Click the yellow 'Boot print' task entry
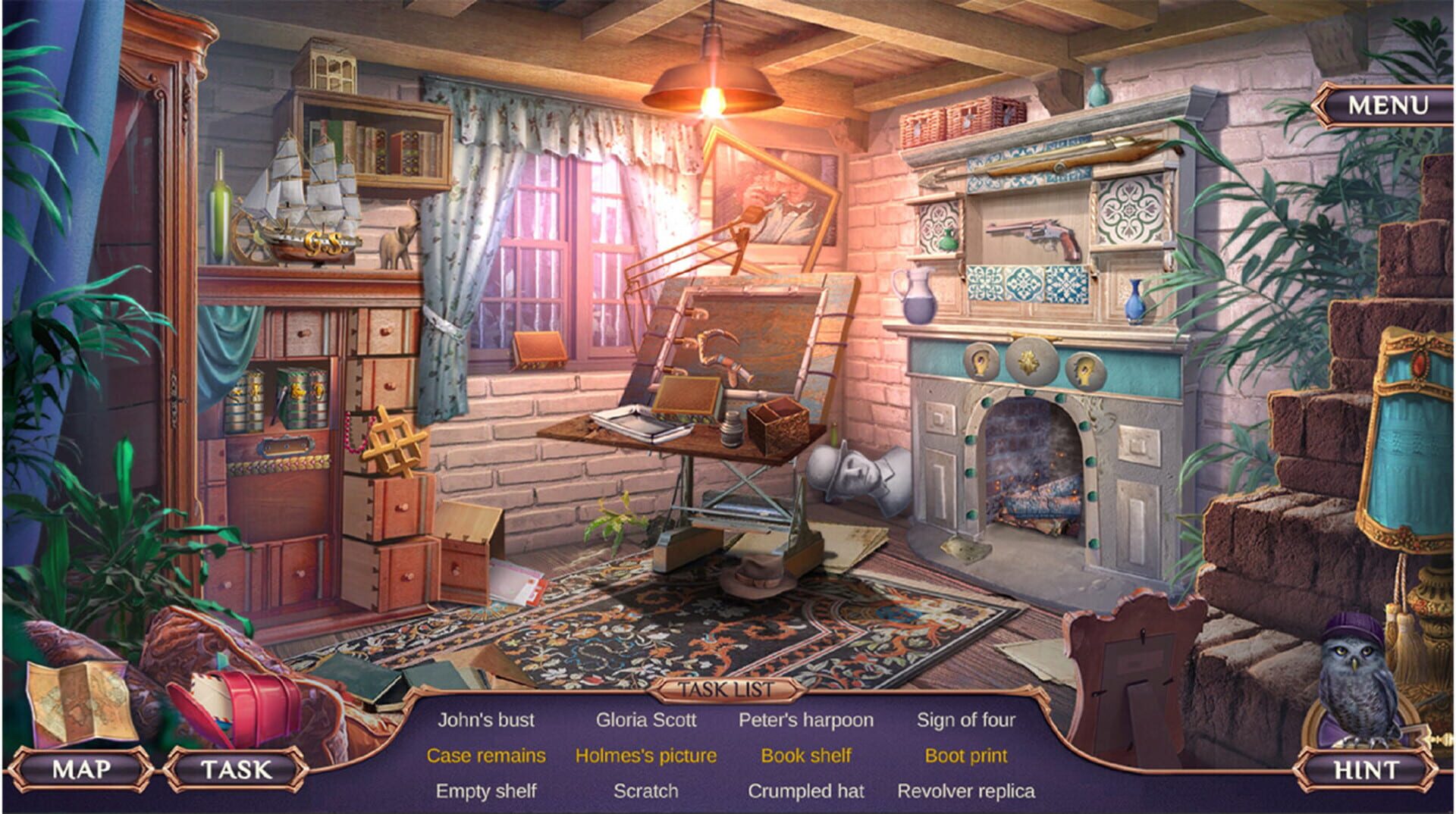Image resolution: width=1456 pixels, height=814 pixels. coord(966,755)
